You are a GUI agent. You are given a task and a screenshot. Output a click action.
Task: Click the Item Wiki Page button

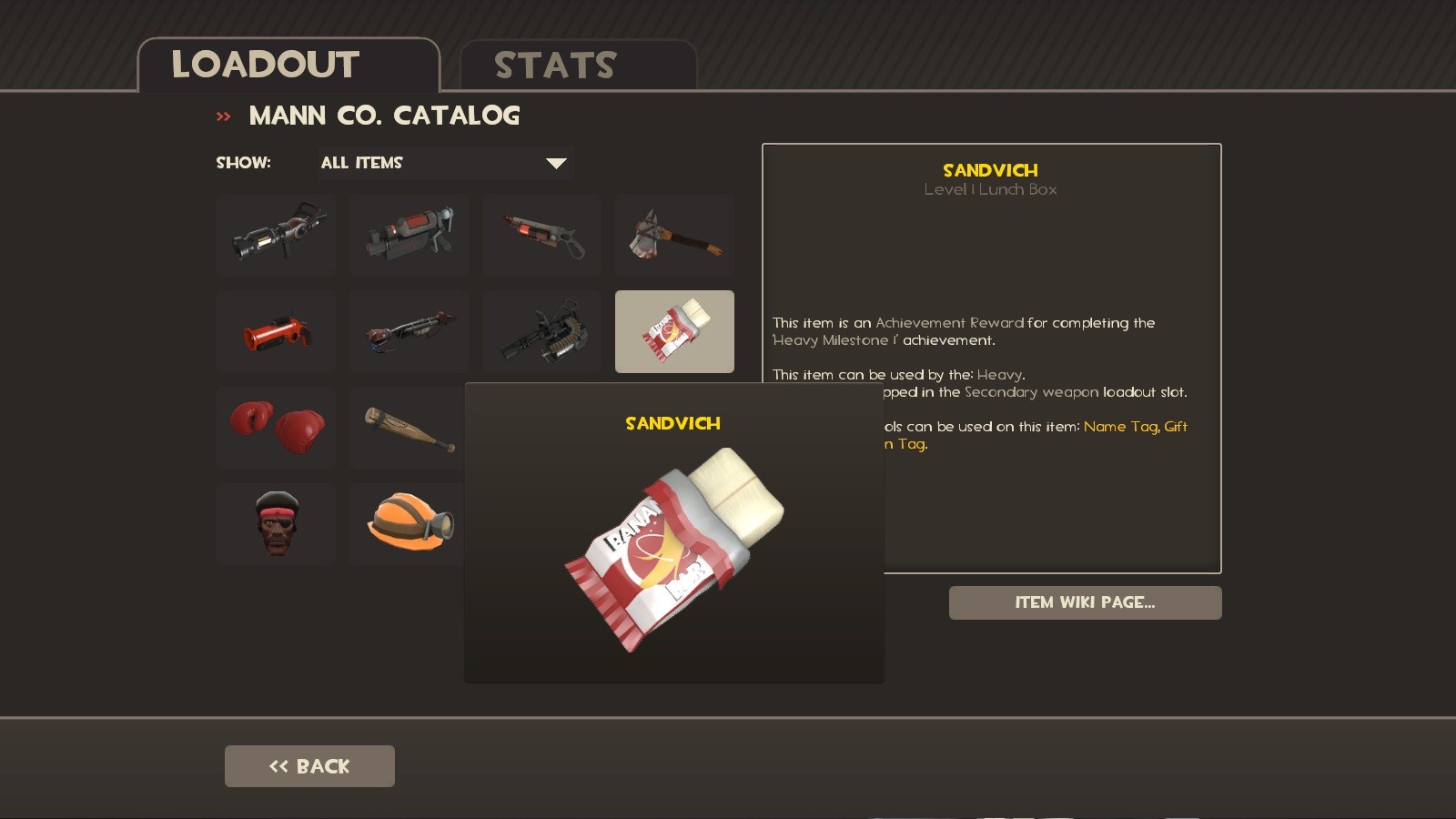[1085, 602]
